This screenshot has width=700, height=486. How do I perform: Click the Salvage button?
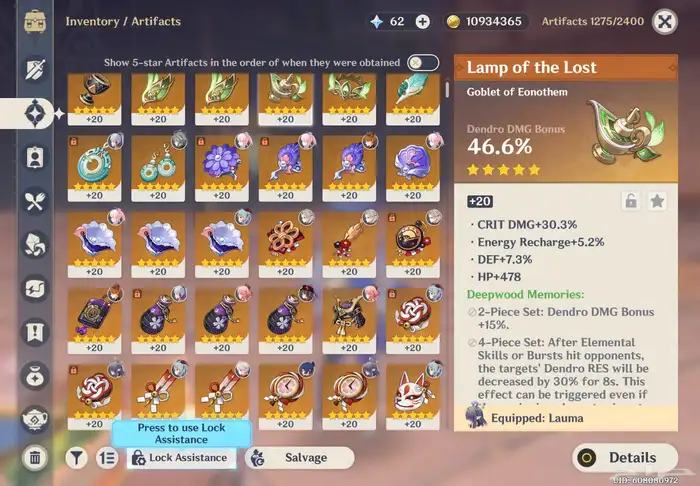pyautogui.click(x=299, y=458)
